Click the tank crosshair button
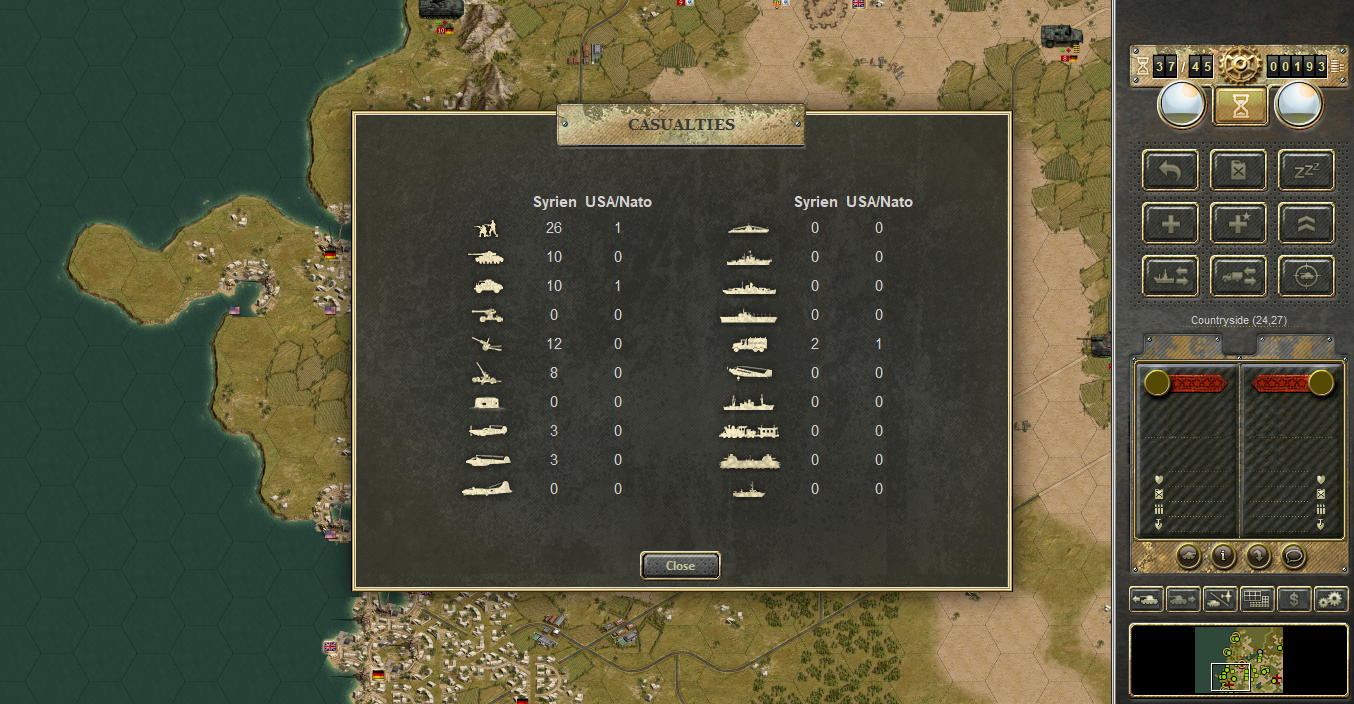 click(1306, 276)
